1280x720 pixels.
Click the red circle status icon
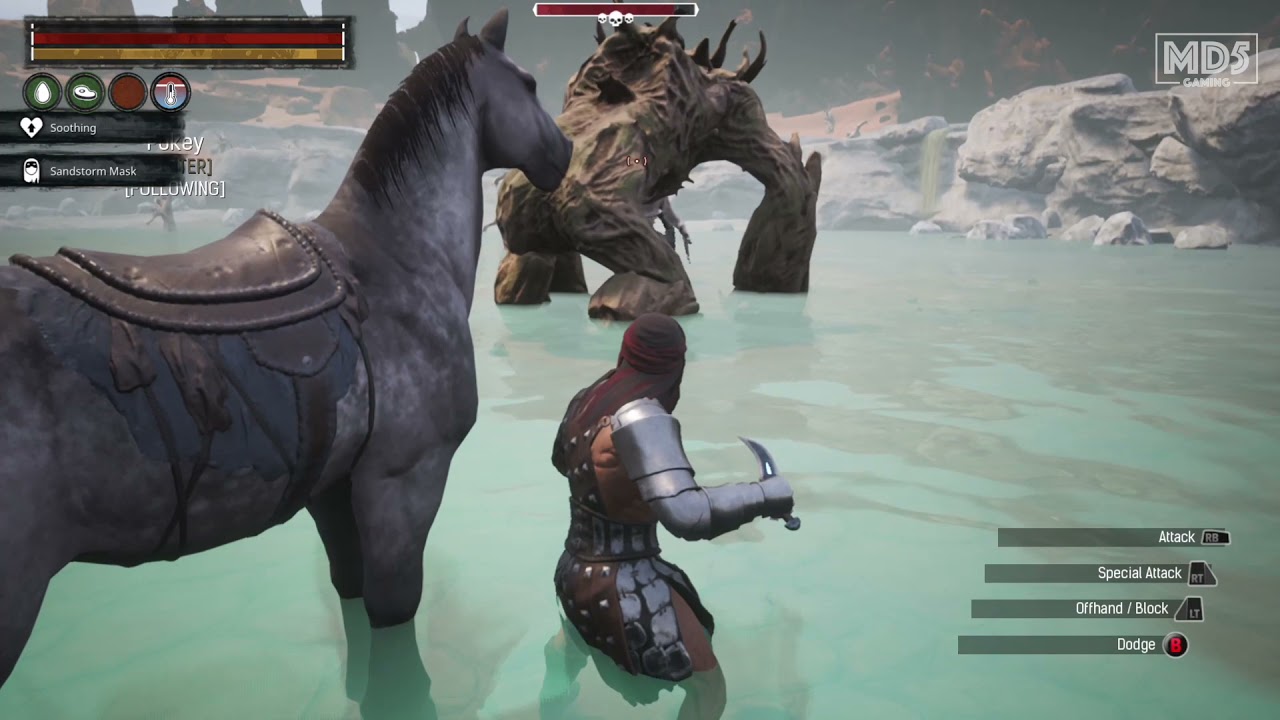tap(128, 92)
